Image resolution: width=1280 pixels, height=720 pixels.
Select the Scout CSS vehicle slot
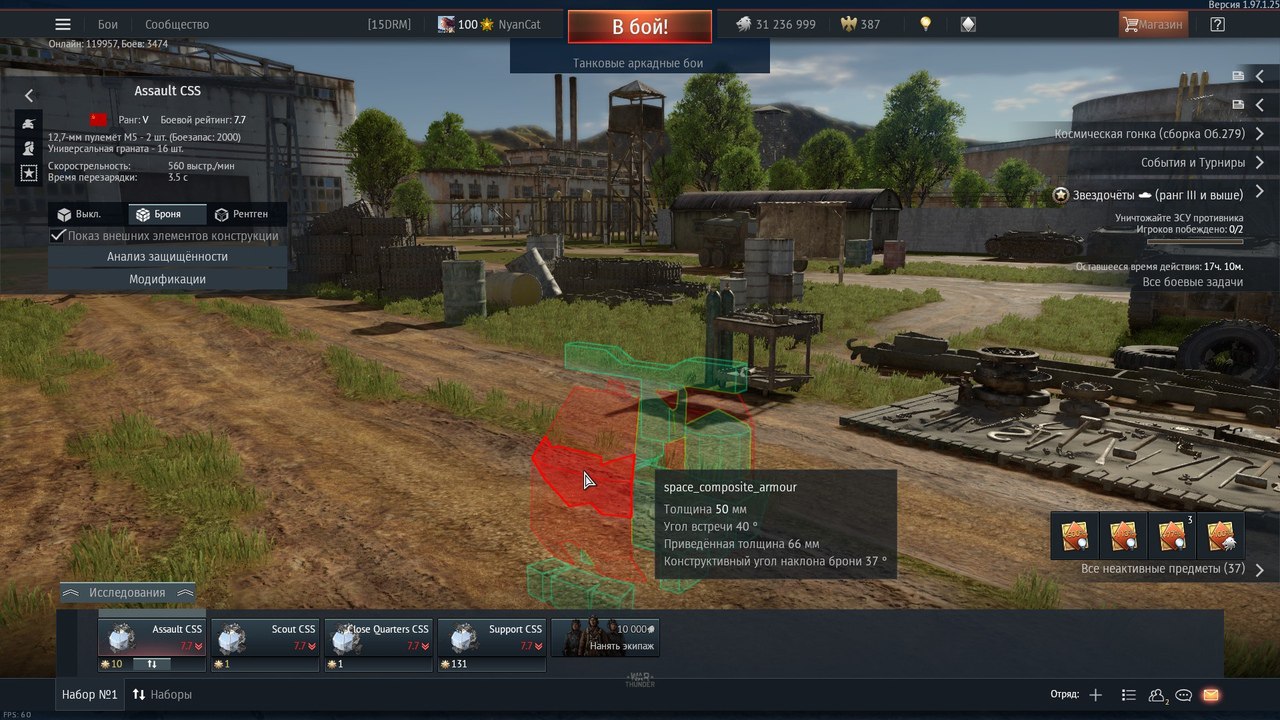[x=265, y=637]
